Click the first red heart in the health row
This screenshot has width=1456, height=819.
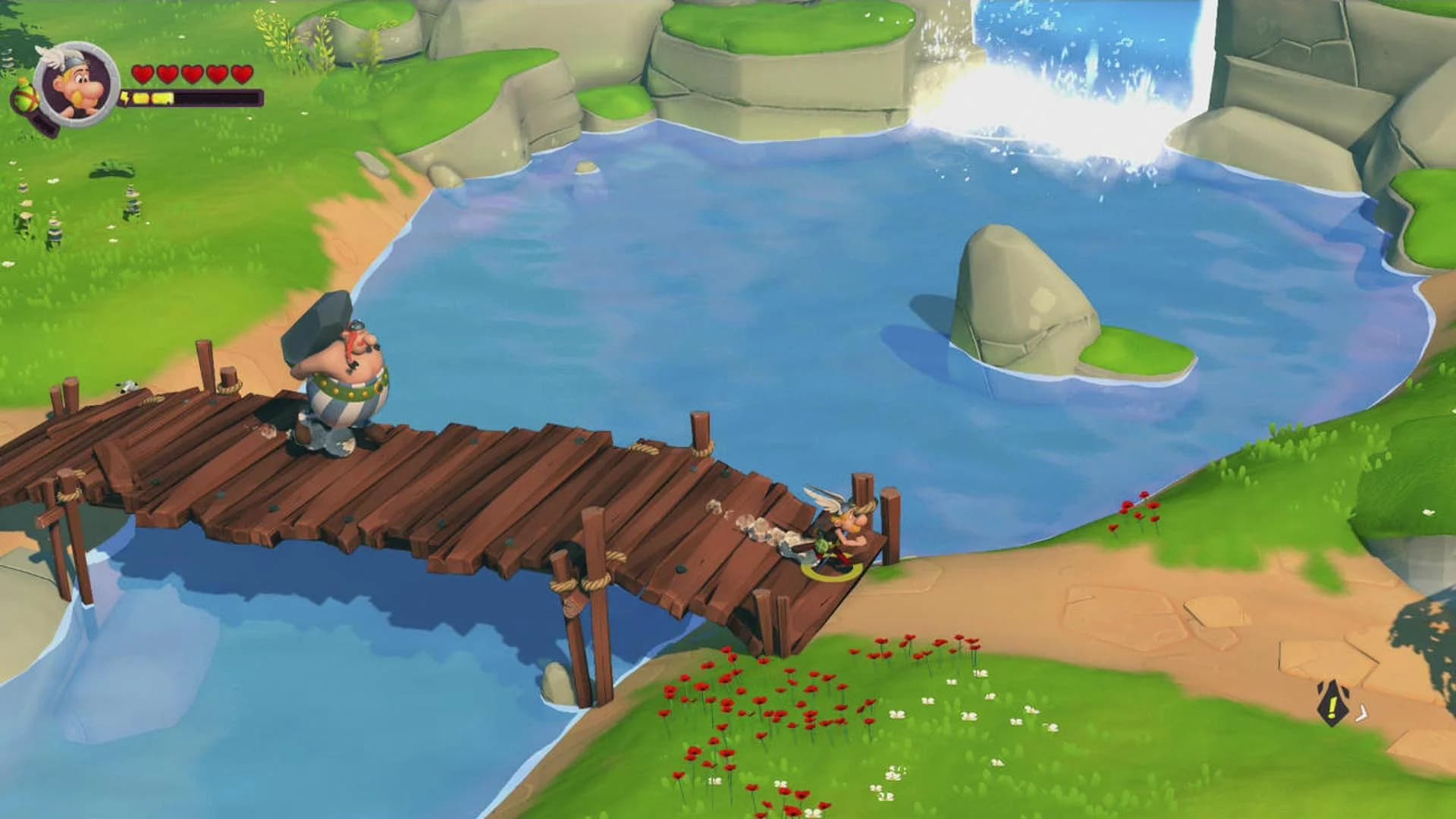click(143, 74)
